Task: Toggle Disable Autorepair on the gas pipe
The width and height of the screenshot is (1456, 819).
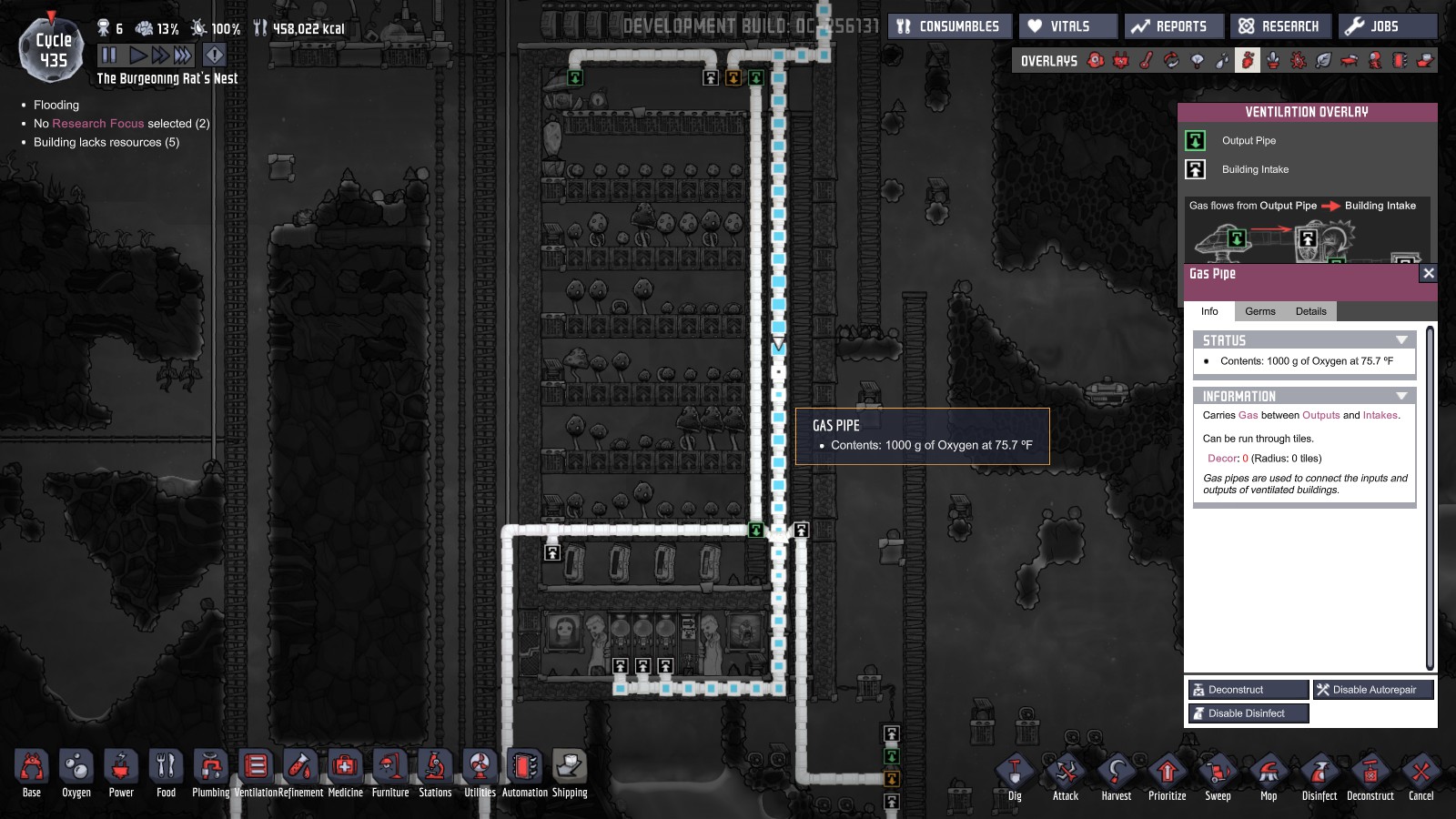Action: point(1372,690)
